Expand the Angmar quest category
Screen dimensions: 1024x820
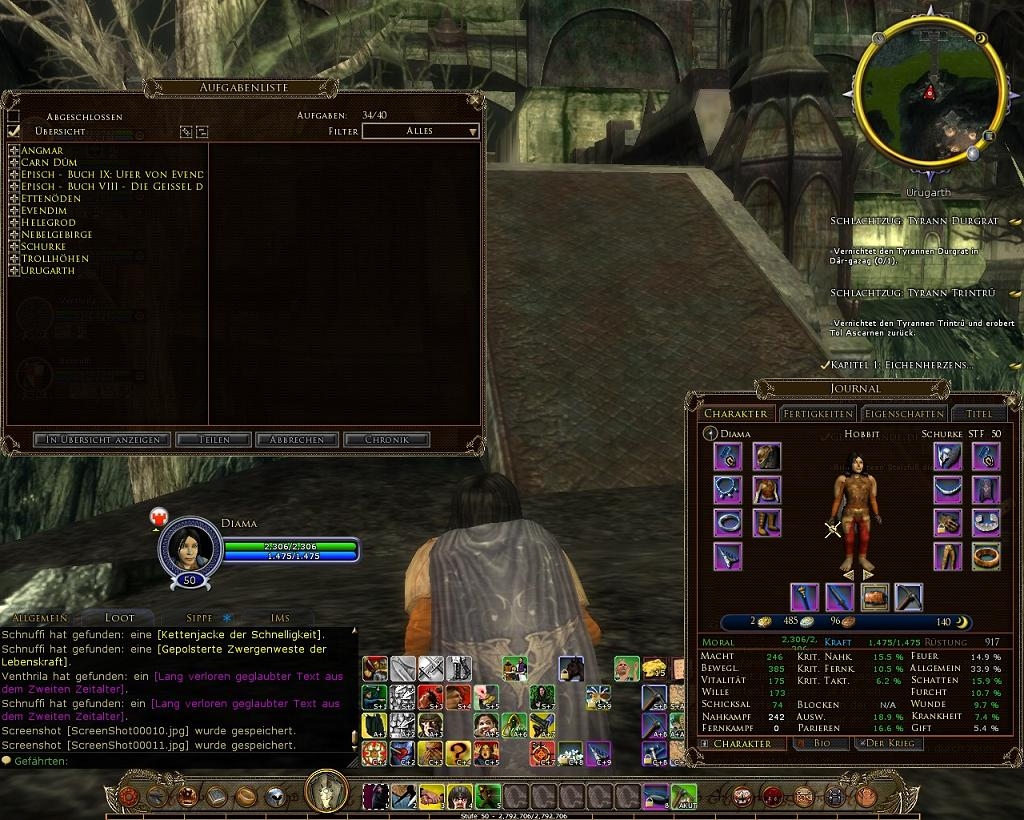pos(14,151)
